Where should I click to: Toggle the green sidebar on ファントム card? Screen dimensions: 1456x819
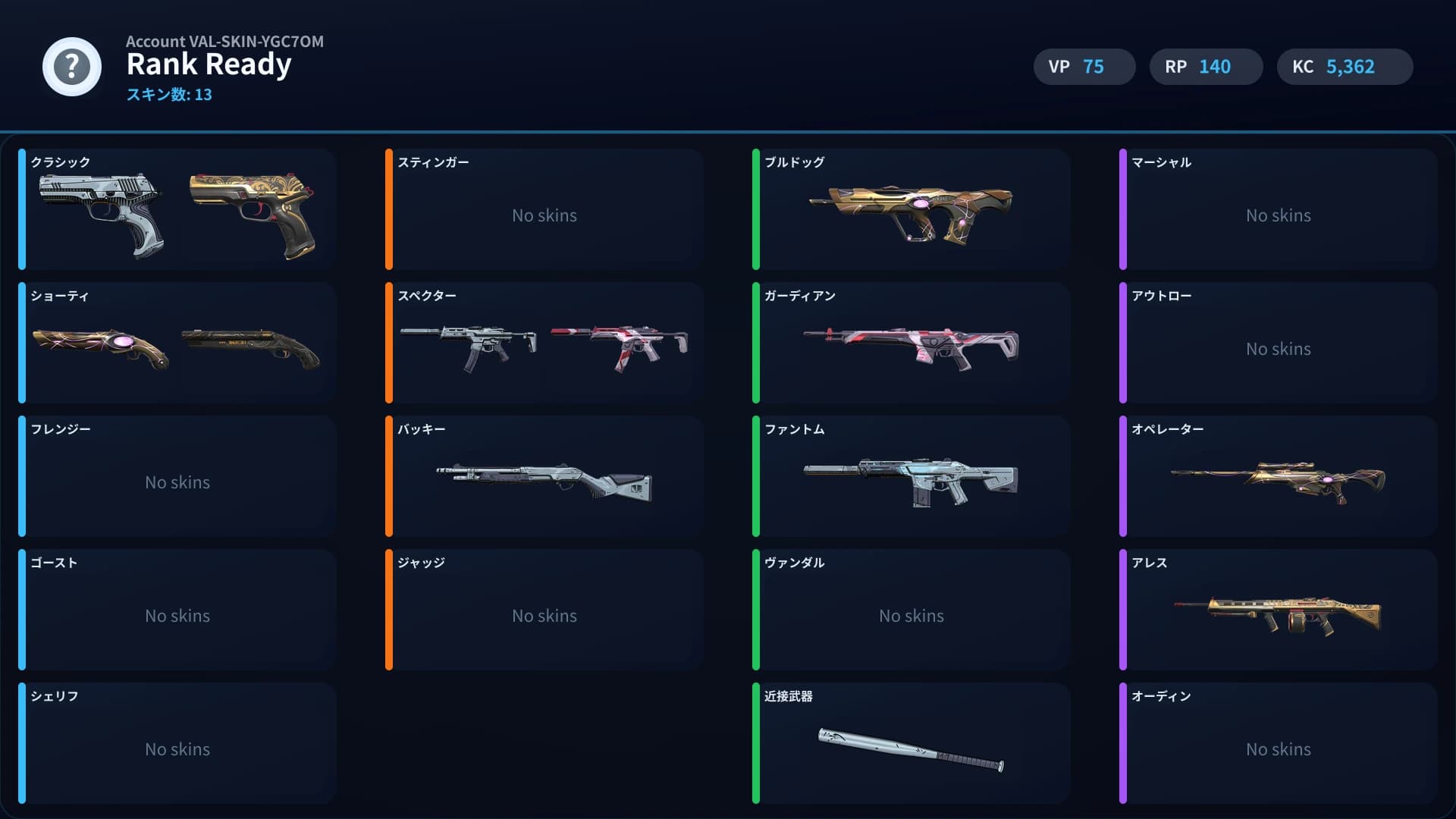(x=757, y=476)
